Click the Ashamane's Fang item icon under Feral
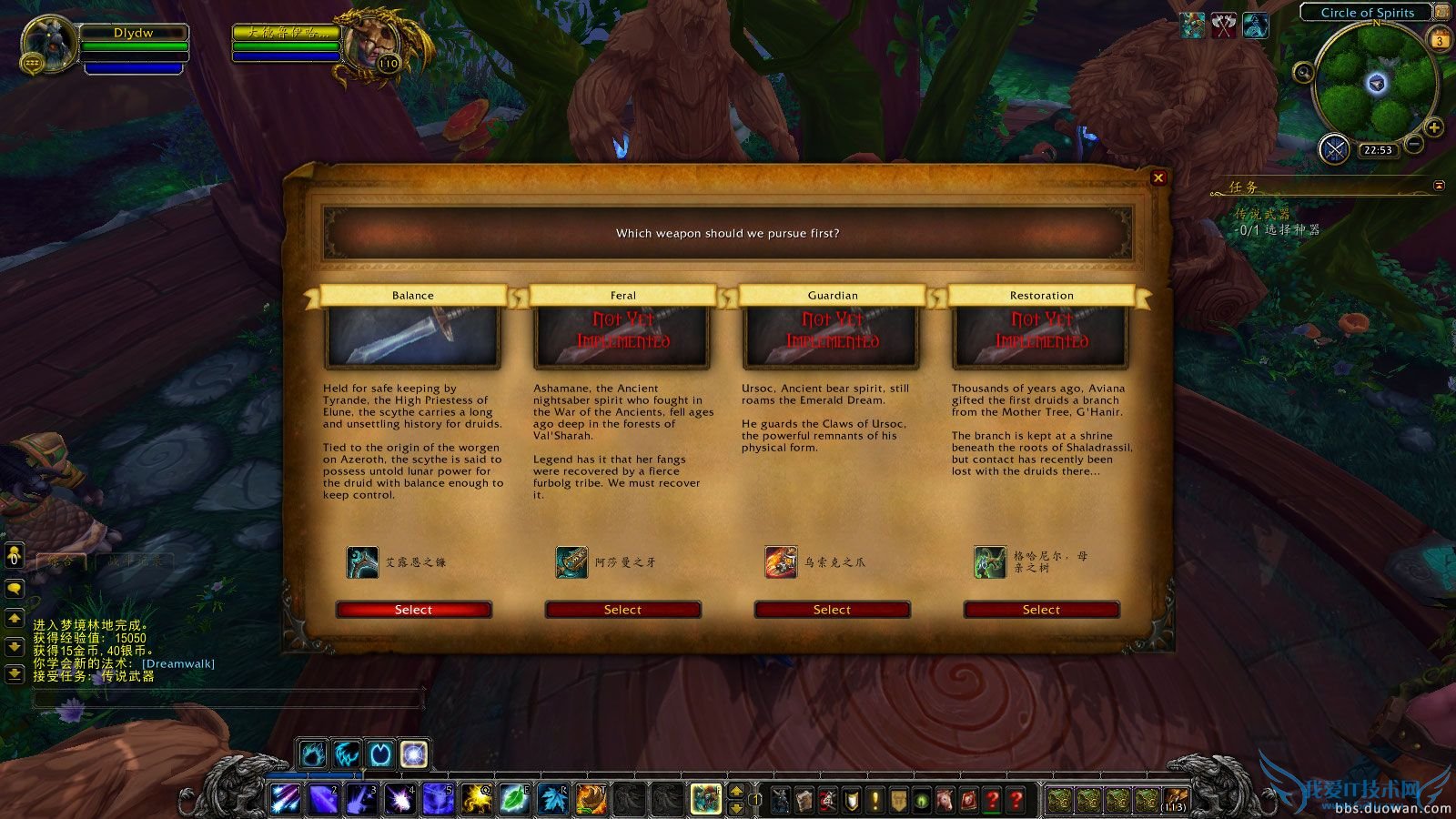The width and height of the screenshot is (1456, 819). pyautogui.click(x=571, y=562)
